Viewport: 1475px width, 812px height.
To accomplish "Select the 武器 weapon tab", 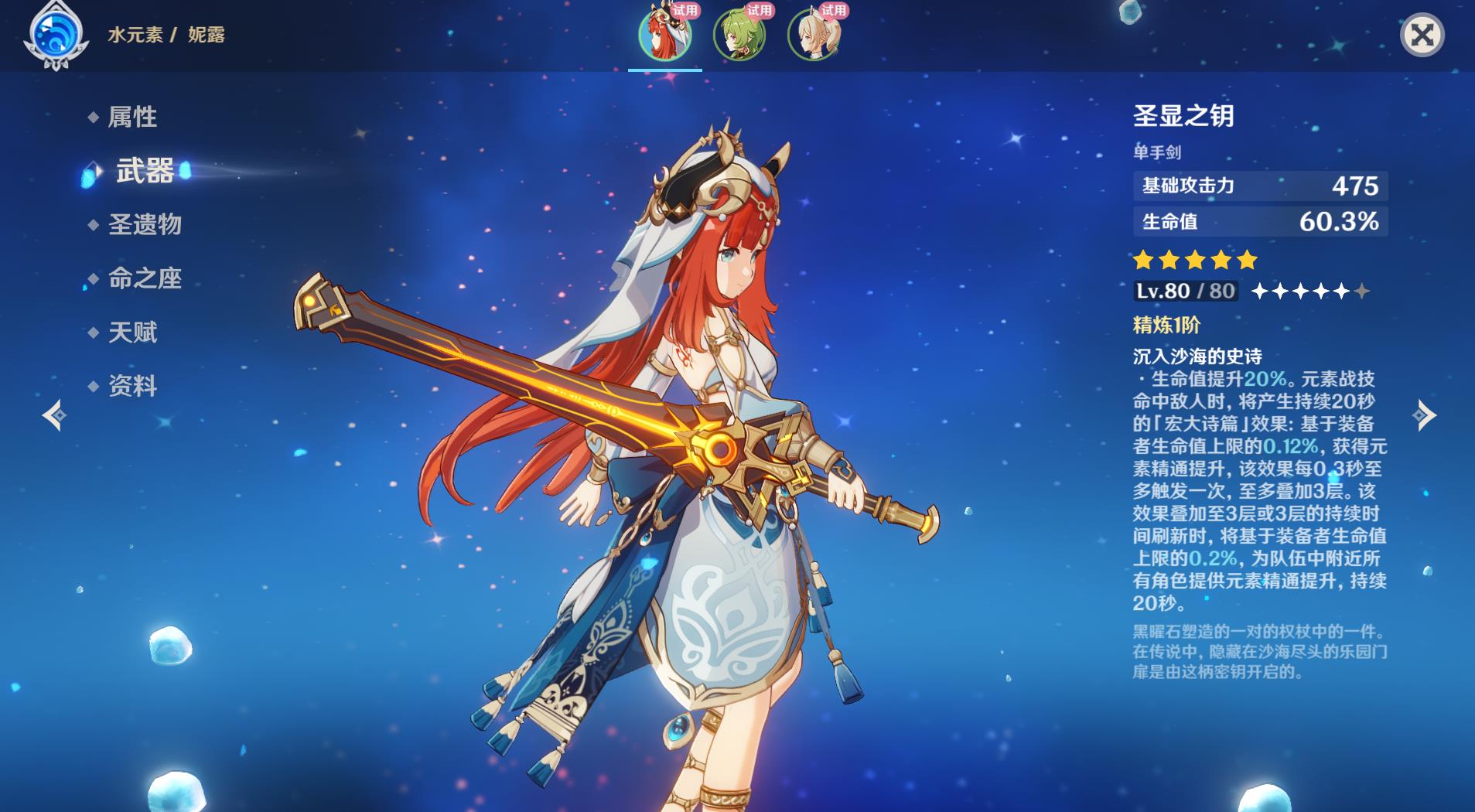I will point(145,171).
